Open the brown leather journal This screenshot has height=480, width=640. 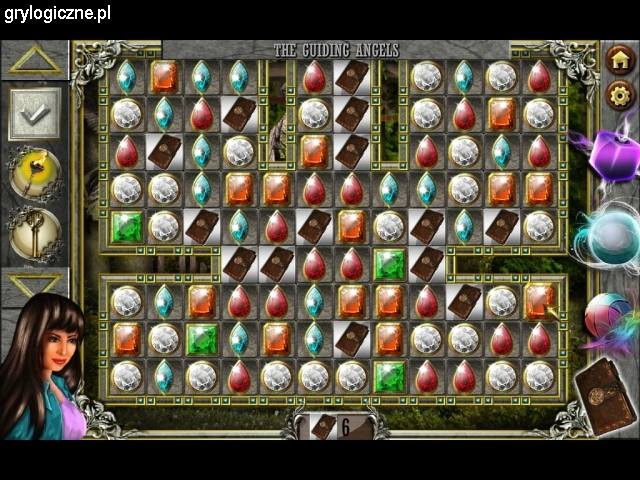click(606, 398)
